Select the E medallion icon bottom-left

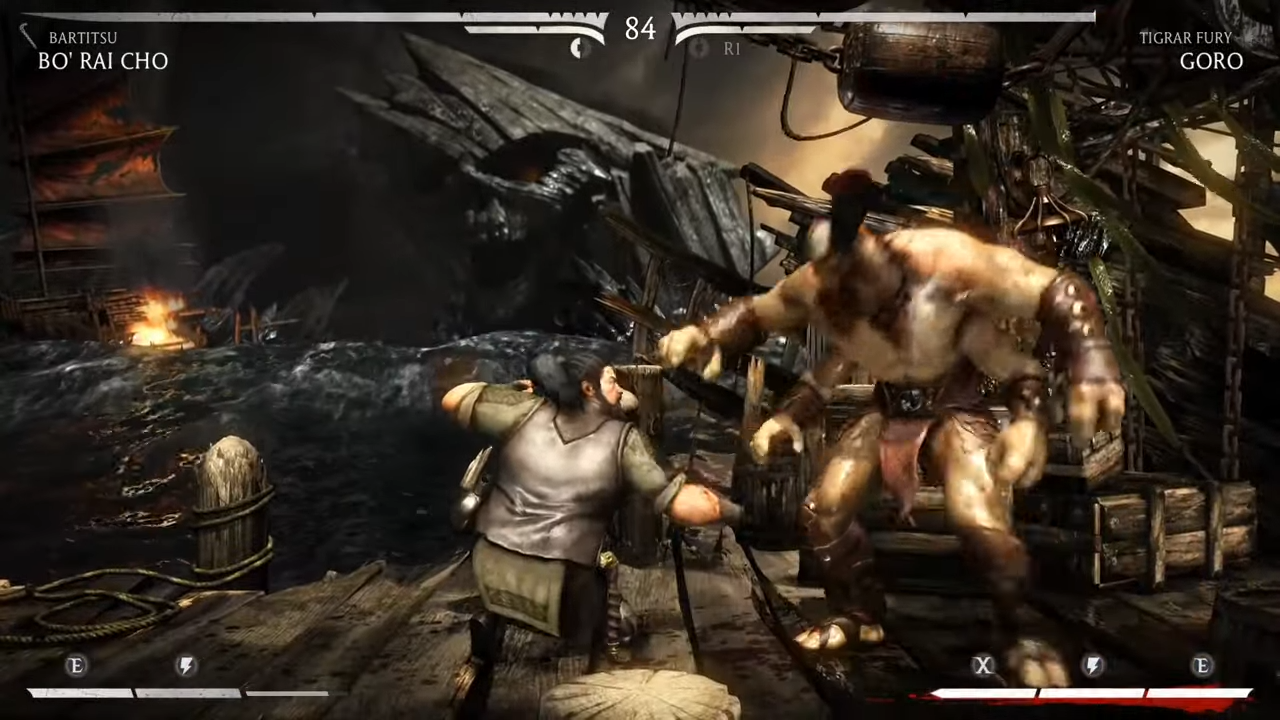coord(75,666)
